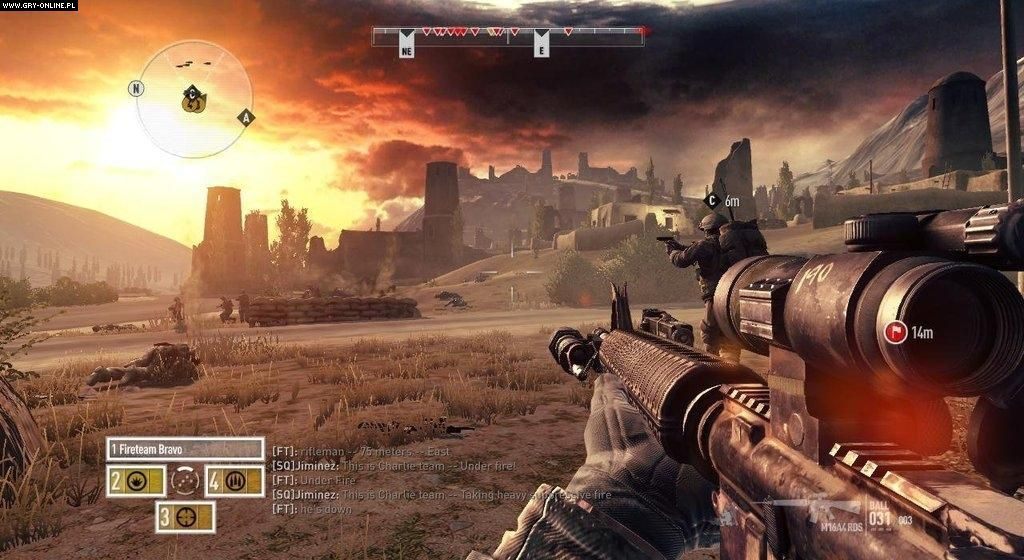1024x560 pixels.
Task: Click the circular radar minimap
Action: pos(194,99)
